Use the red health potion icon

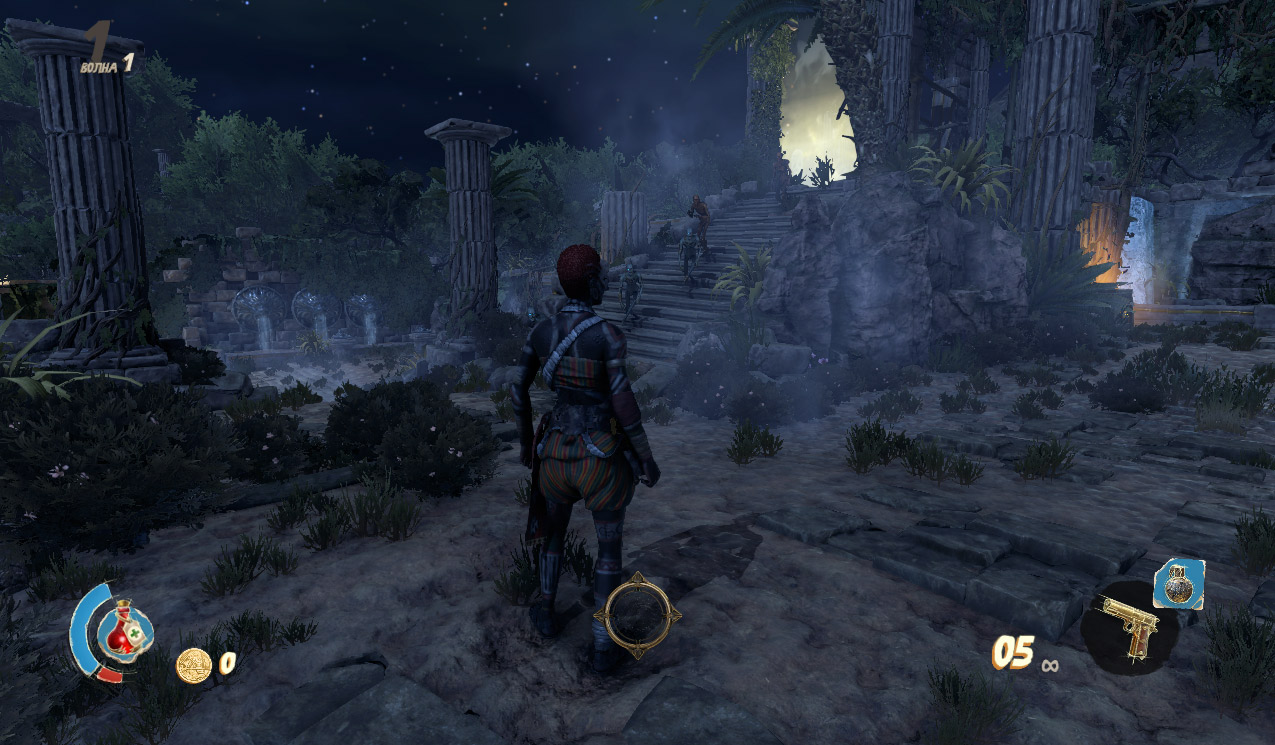(124, 627)
